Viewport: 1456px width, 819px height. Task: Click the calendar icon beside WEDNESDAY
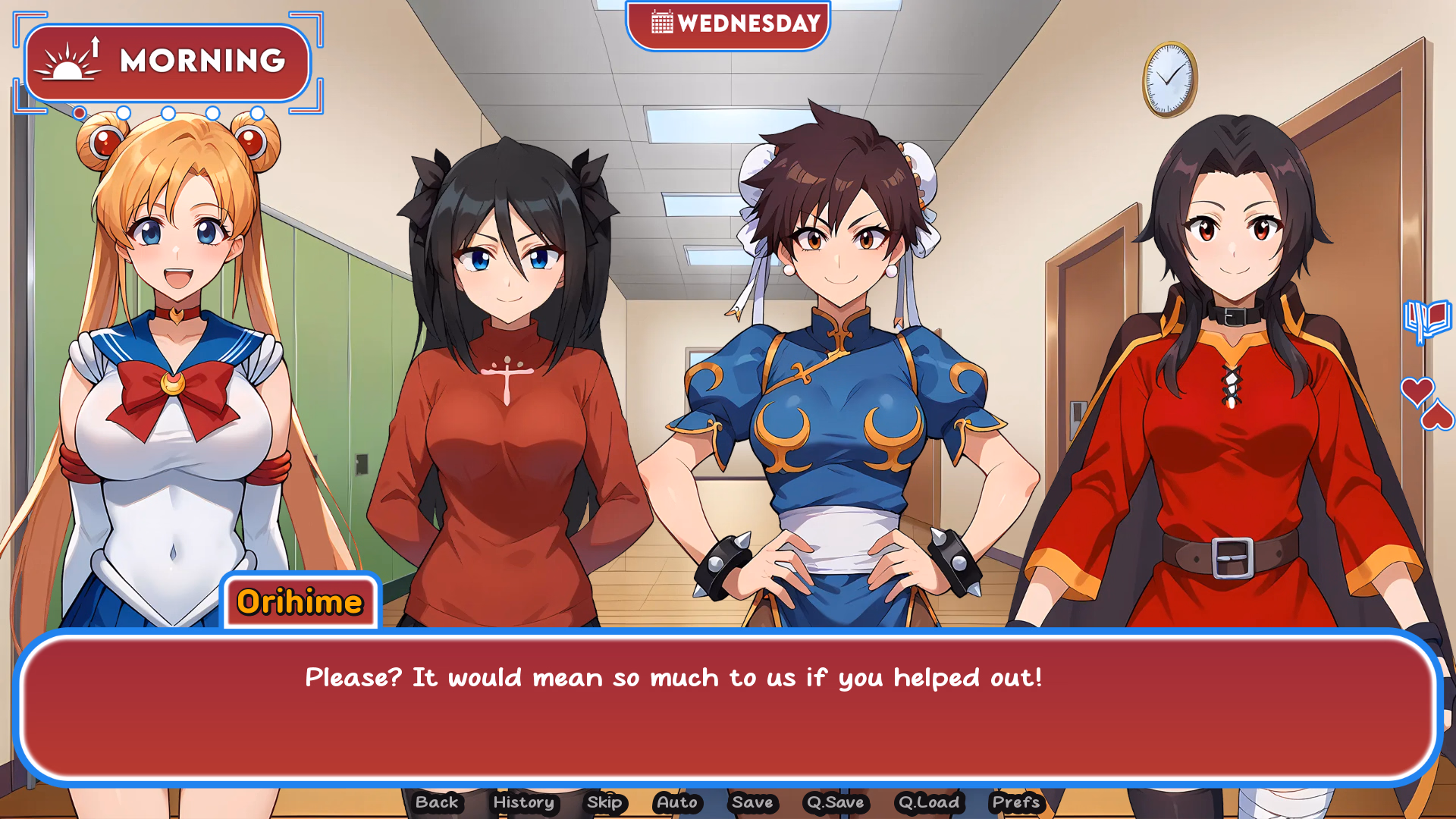click(661, 24)
